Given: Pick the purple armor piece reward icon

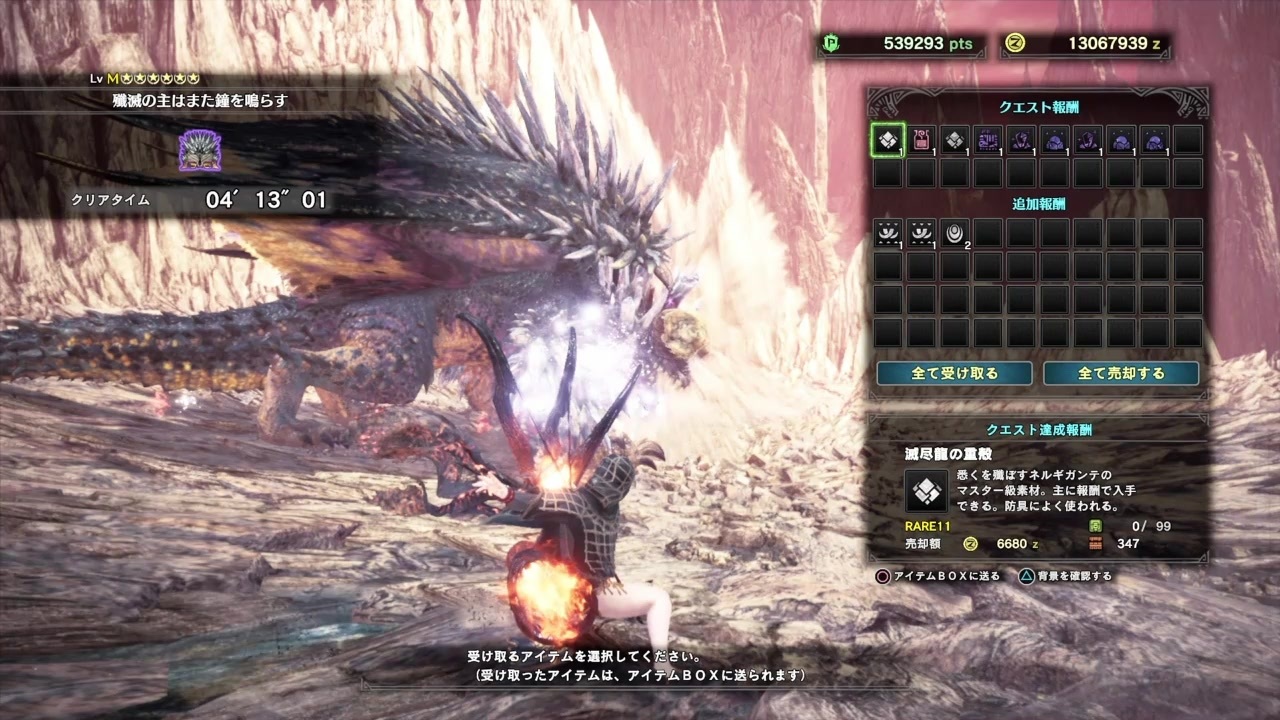Looking at the screenshot, I should [1022, 140].
